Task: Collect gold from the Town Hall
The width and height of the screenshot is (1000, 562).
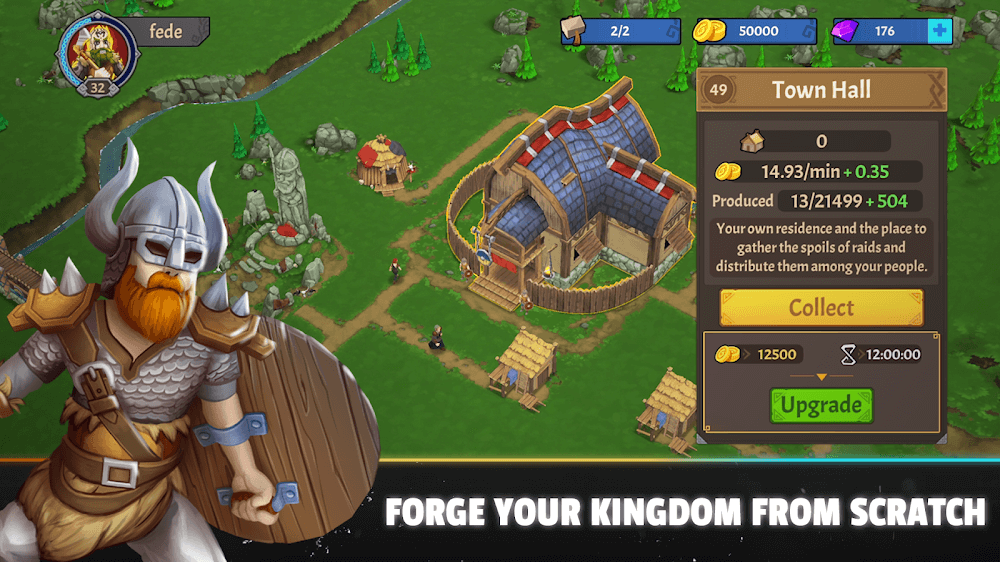Action: tap(821, 307)
